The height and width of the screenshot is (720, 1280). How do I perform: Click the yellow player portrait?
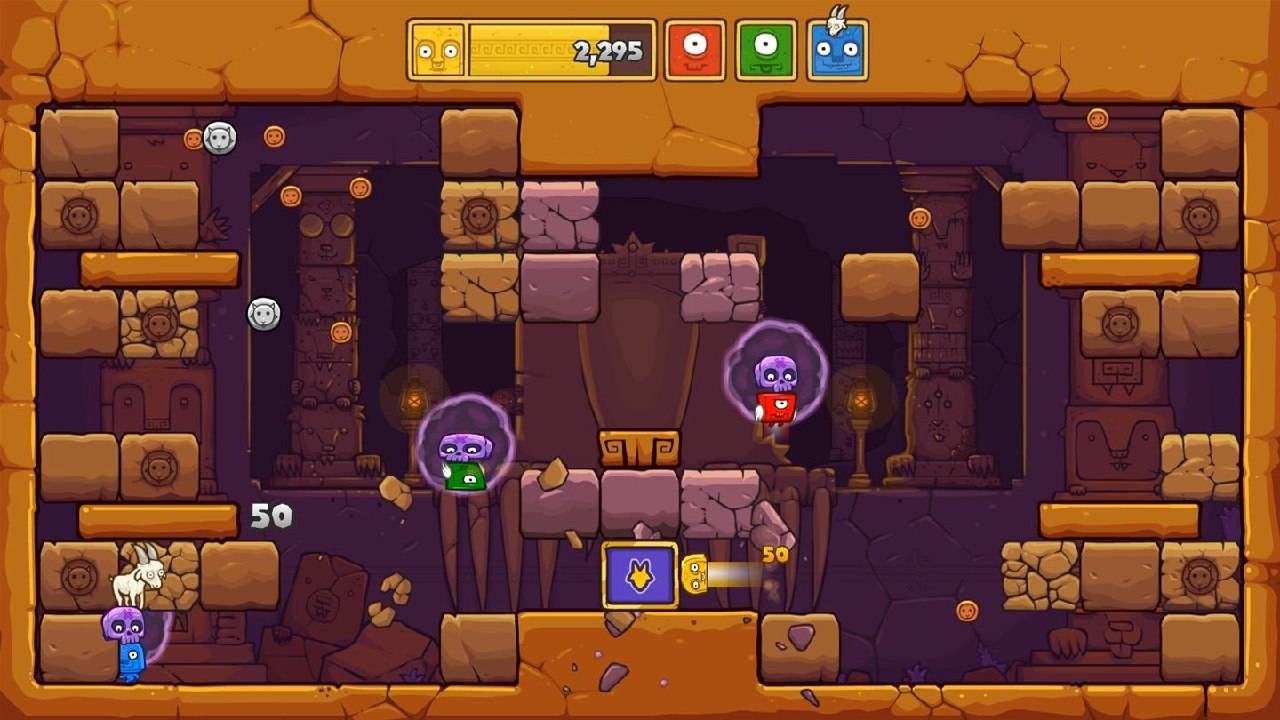437,50
